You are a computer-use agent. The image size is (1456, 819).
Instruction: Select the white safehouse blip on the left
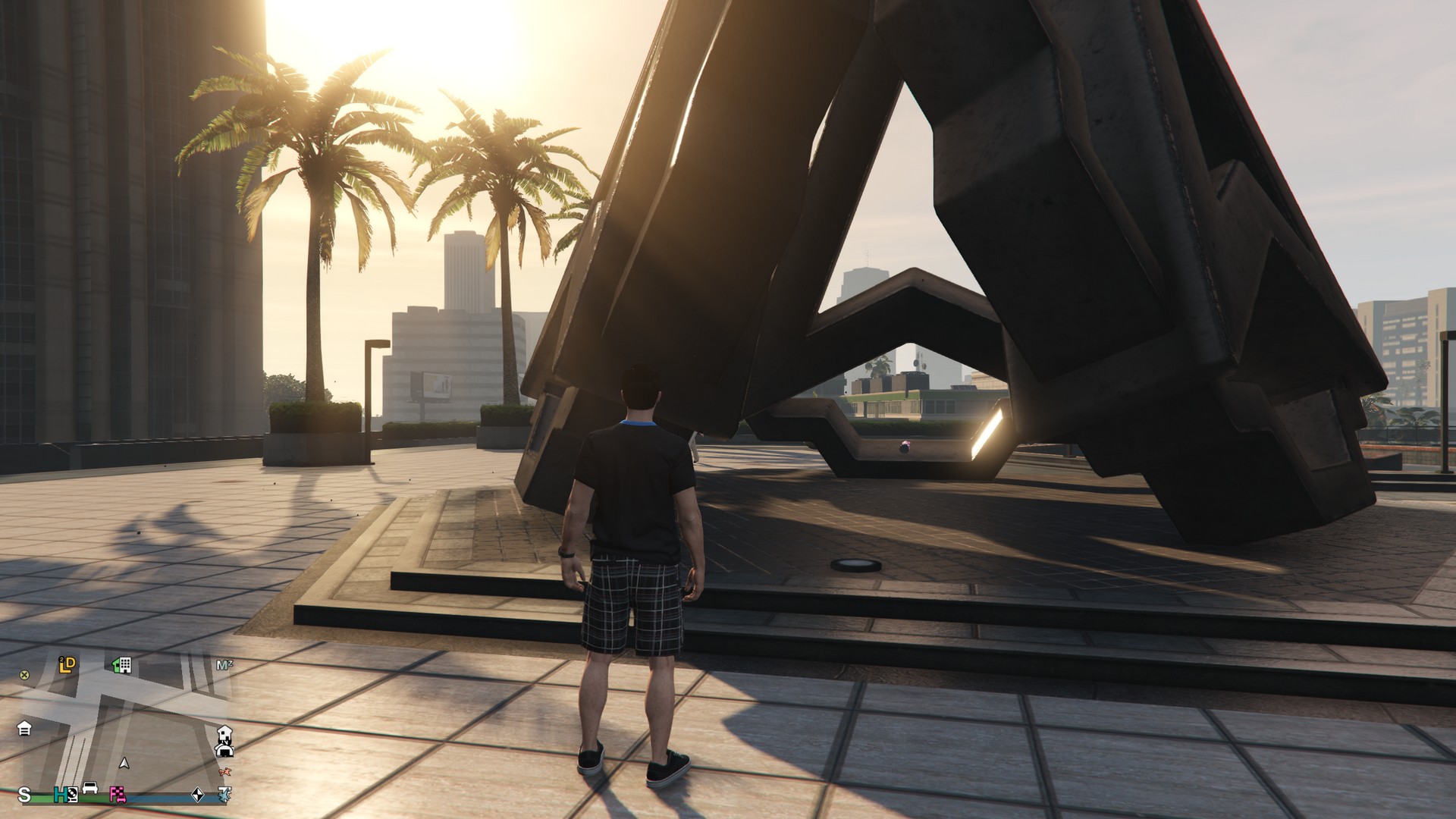click(24, 730)
